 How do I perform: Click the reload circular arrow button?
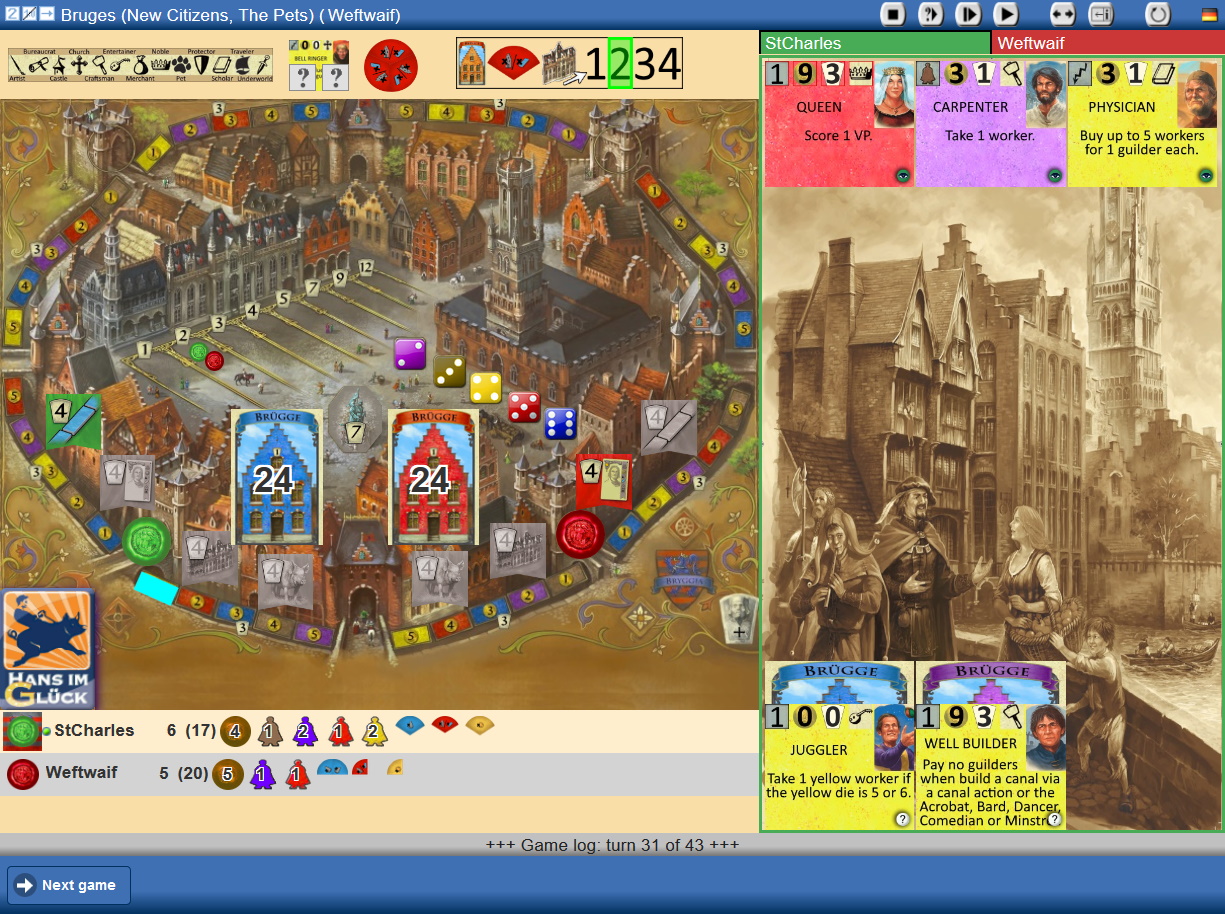click(1158, 14)
